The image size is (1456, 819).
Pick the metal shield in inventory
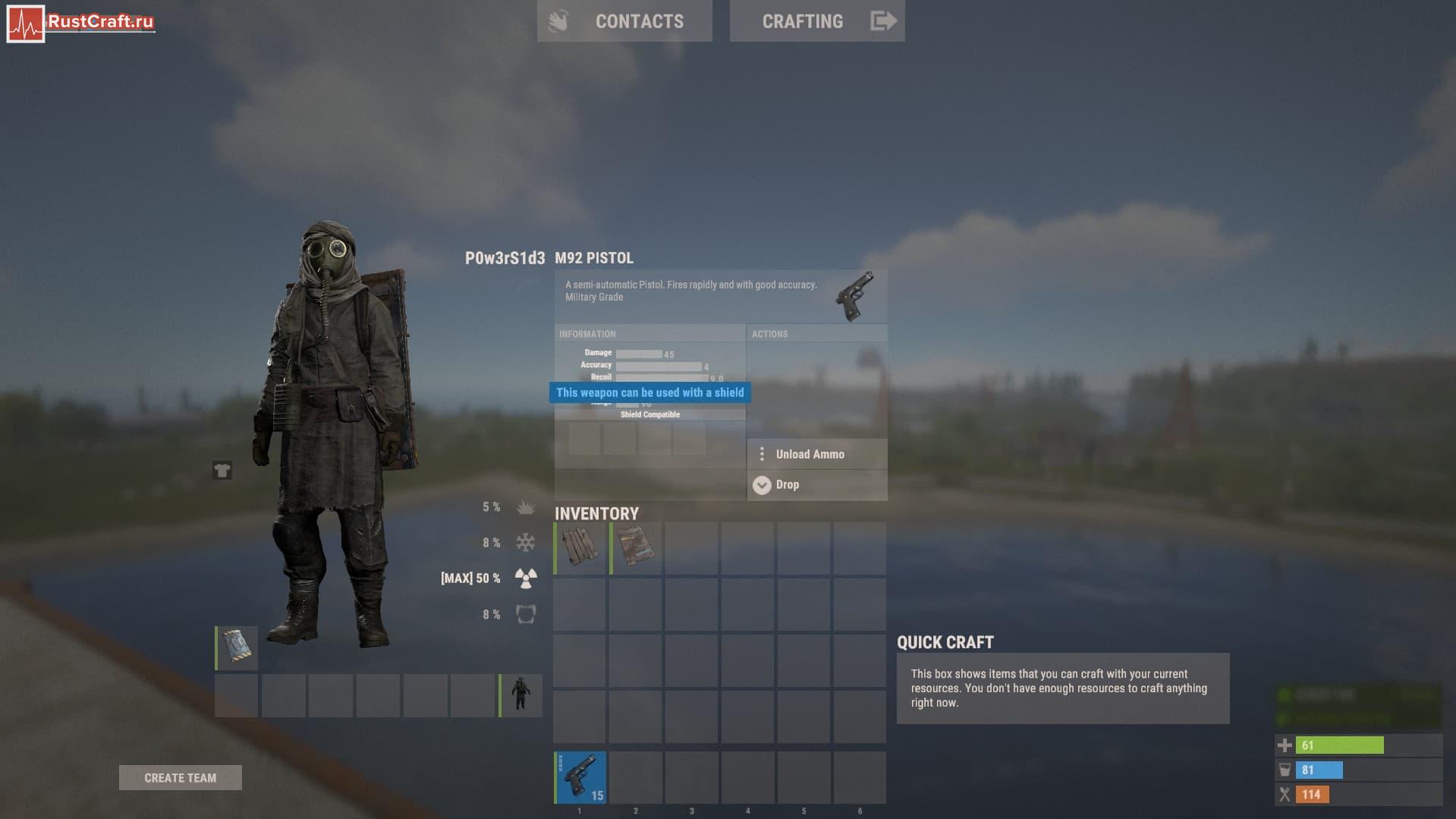pos(636,547)
